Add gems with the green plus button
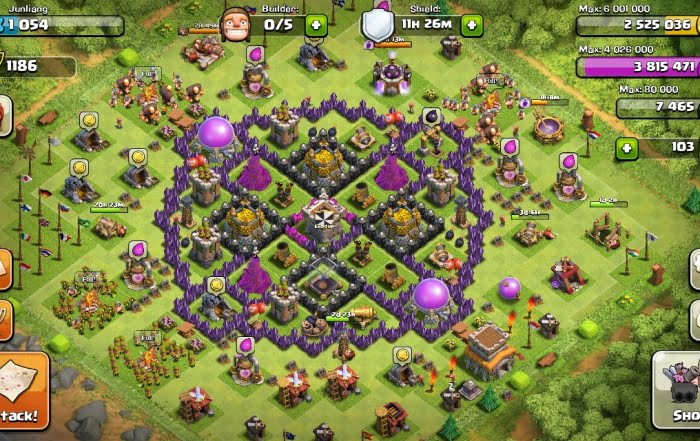The width and height of the screenshot is (700, 441). click(x=628, y=148)
